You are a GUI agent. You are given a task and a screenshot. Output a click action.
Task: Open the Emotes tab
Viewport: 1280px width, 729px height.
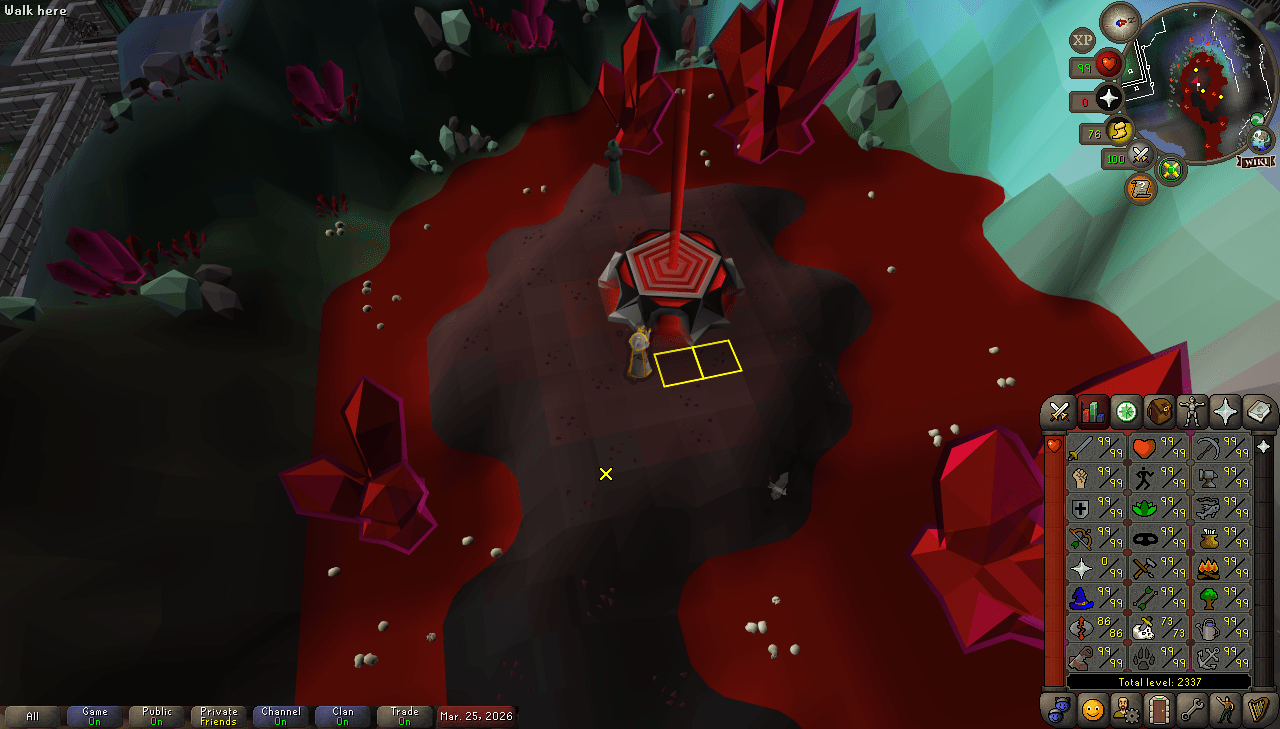click(1224, 710)
